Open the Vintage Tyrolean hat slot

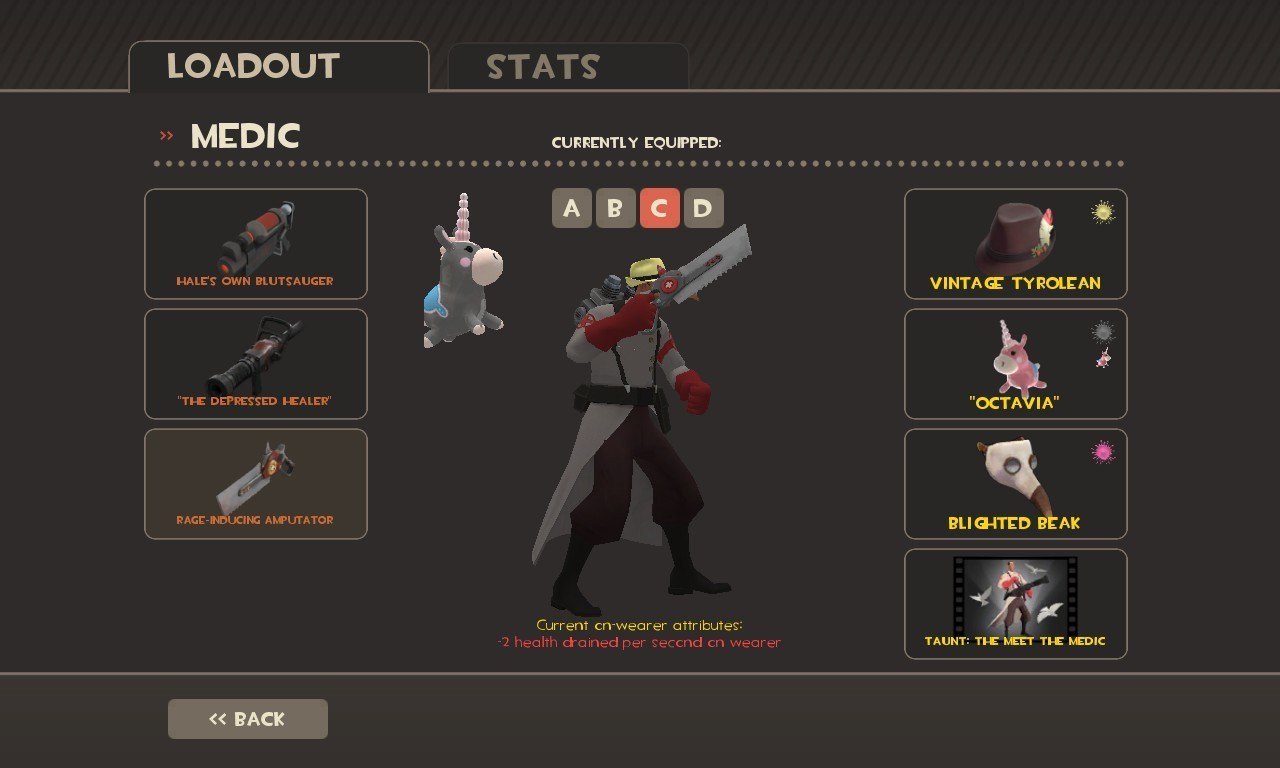[1015, 244]
